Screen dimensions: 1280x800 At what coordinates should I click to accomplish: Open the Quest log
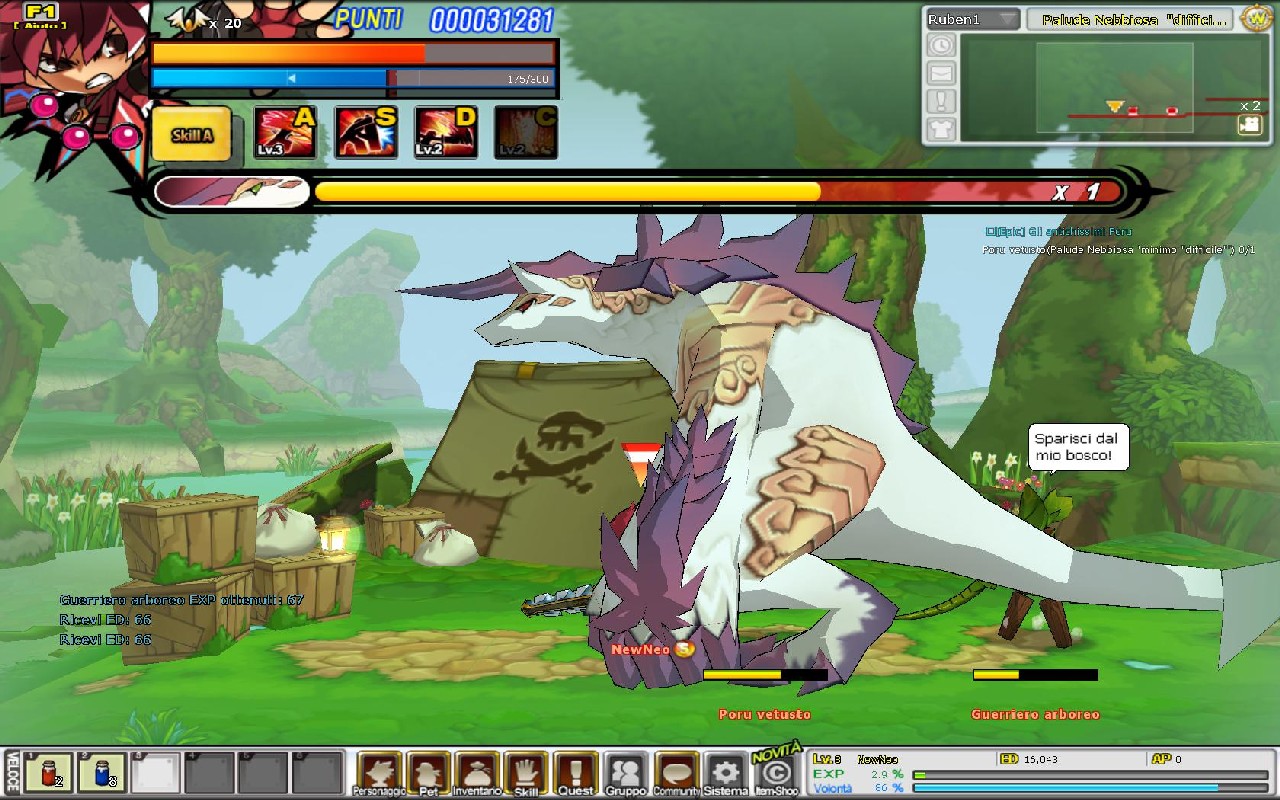coord(576,773)
